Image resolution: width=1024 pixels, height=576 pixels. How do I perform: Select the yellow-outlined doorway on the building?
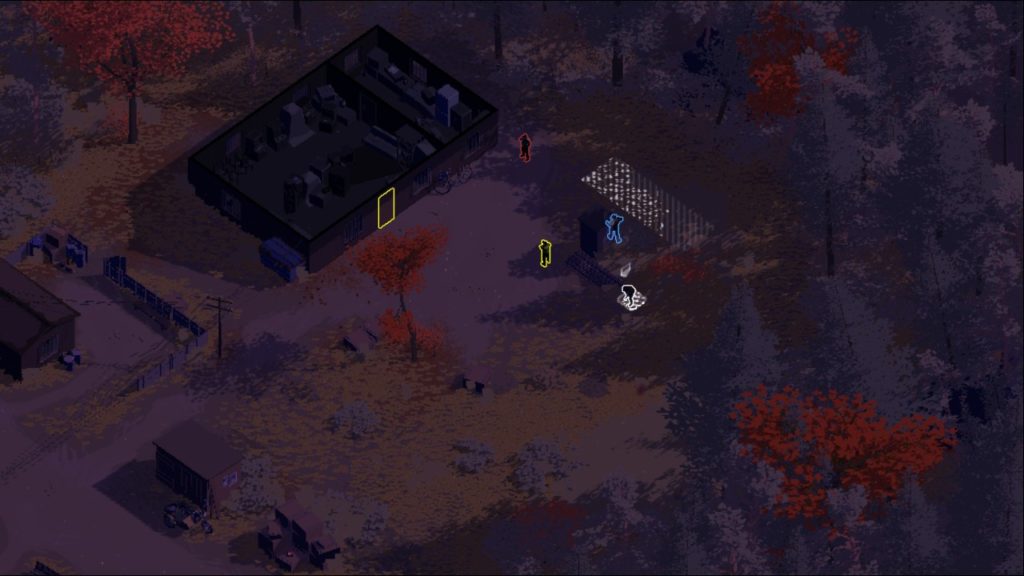tap(387, 207)
